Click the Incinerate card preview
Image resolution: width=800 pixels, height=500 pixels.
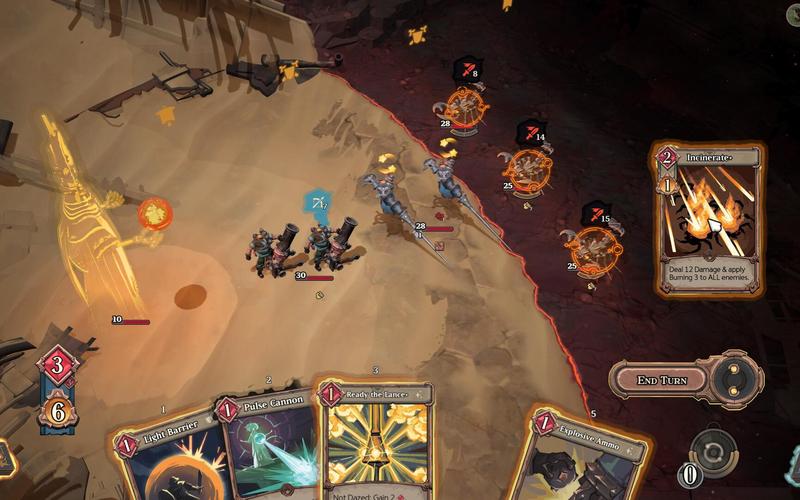click(x=708, y=220)
